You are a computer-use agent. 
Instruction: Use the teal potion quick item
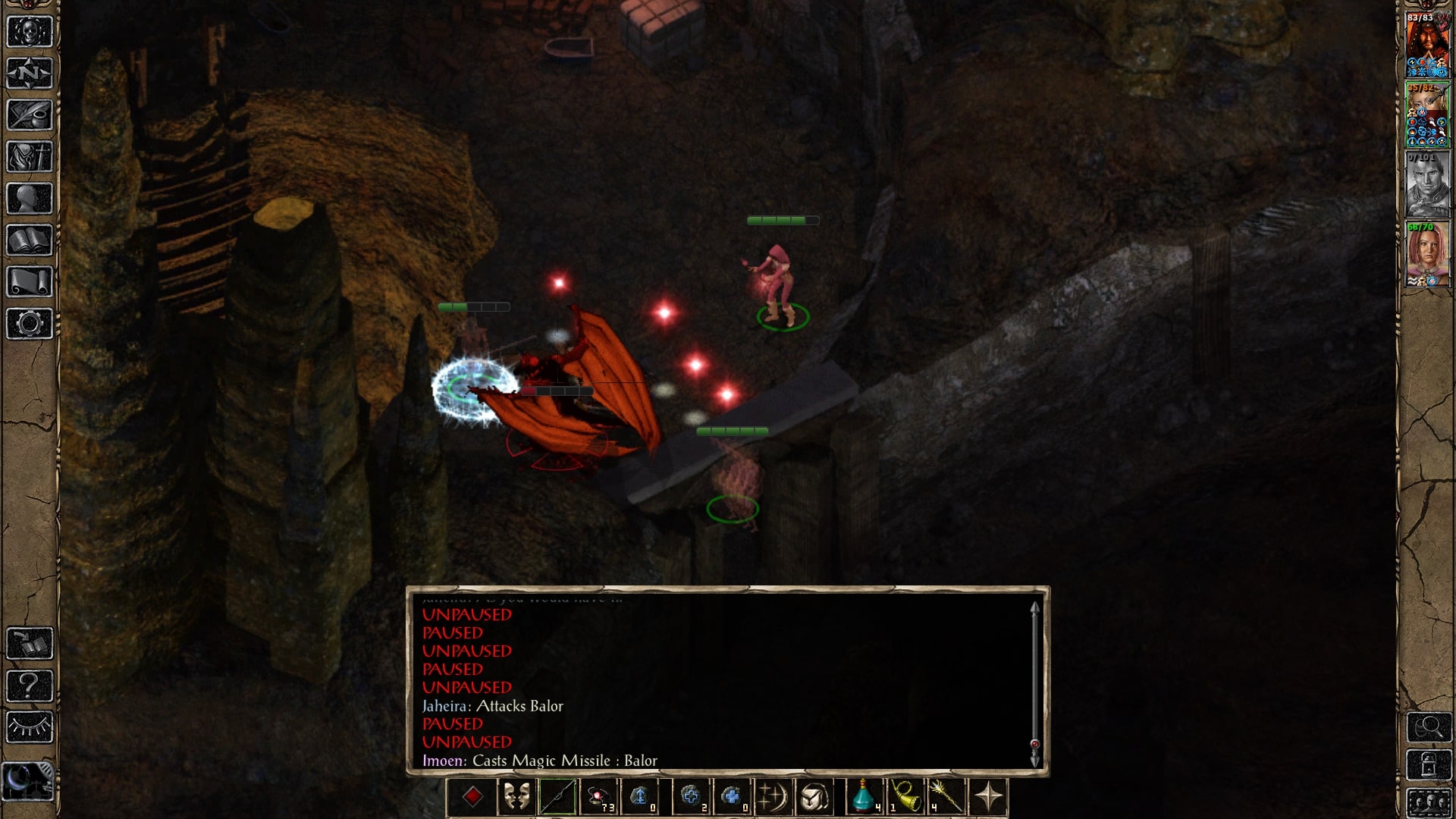(x=864, y=797)
